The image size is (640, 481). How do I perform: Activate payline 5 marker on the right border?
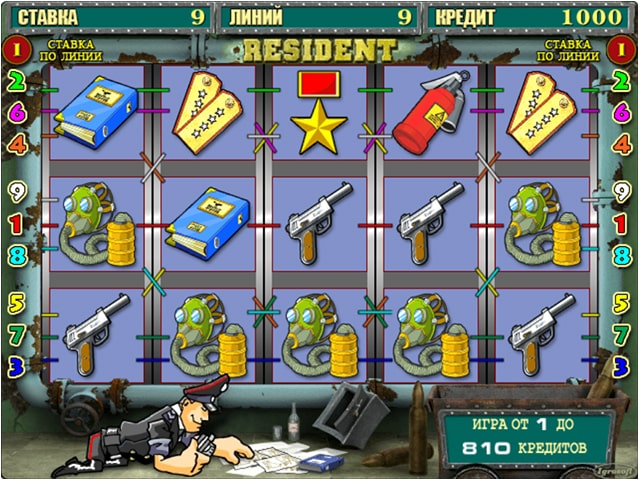pos(622,300)
